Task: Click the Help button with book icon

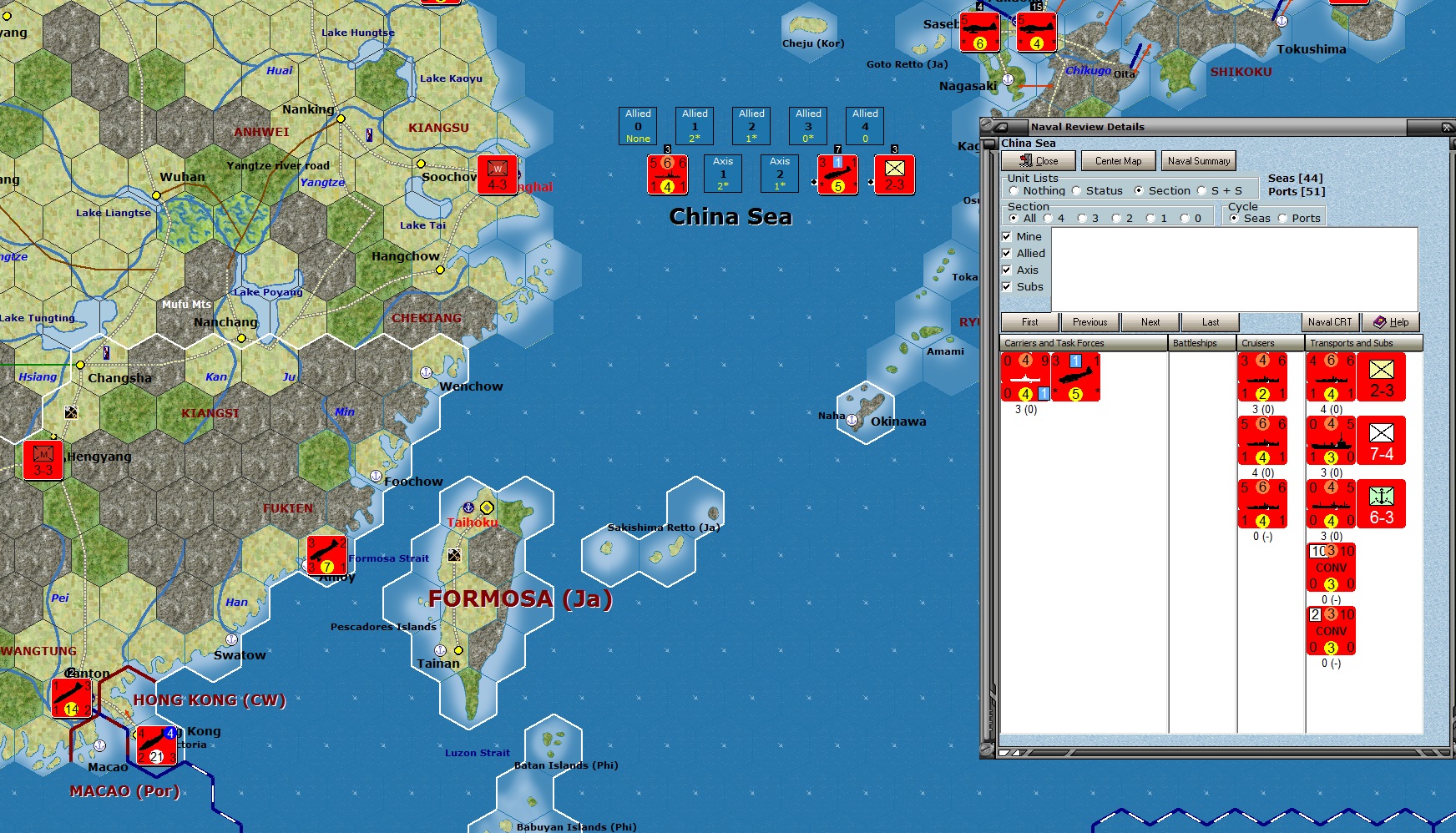Action: (x=1390, y=322)
